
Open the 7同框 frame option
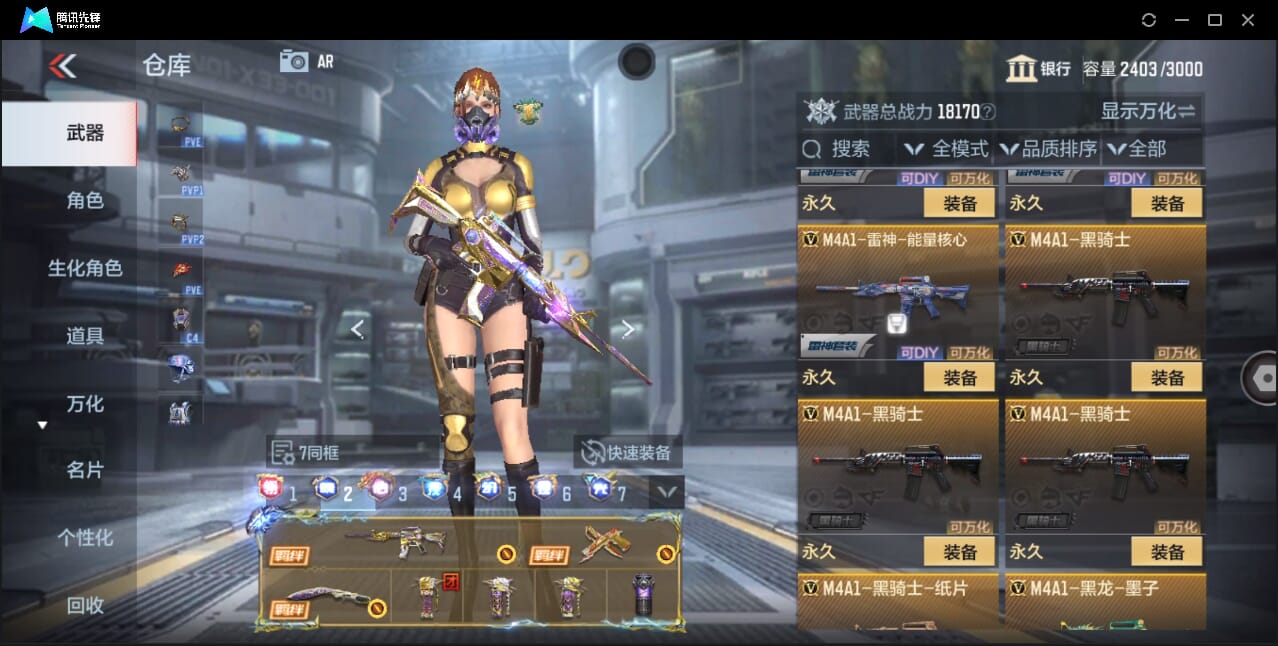tap(306, 453)
